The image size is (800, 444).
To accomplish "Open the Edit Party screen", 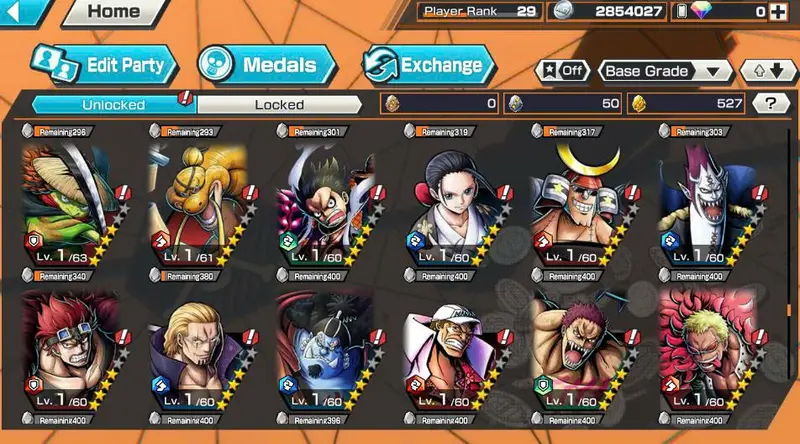I will tap(104, 65).
